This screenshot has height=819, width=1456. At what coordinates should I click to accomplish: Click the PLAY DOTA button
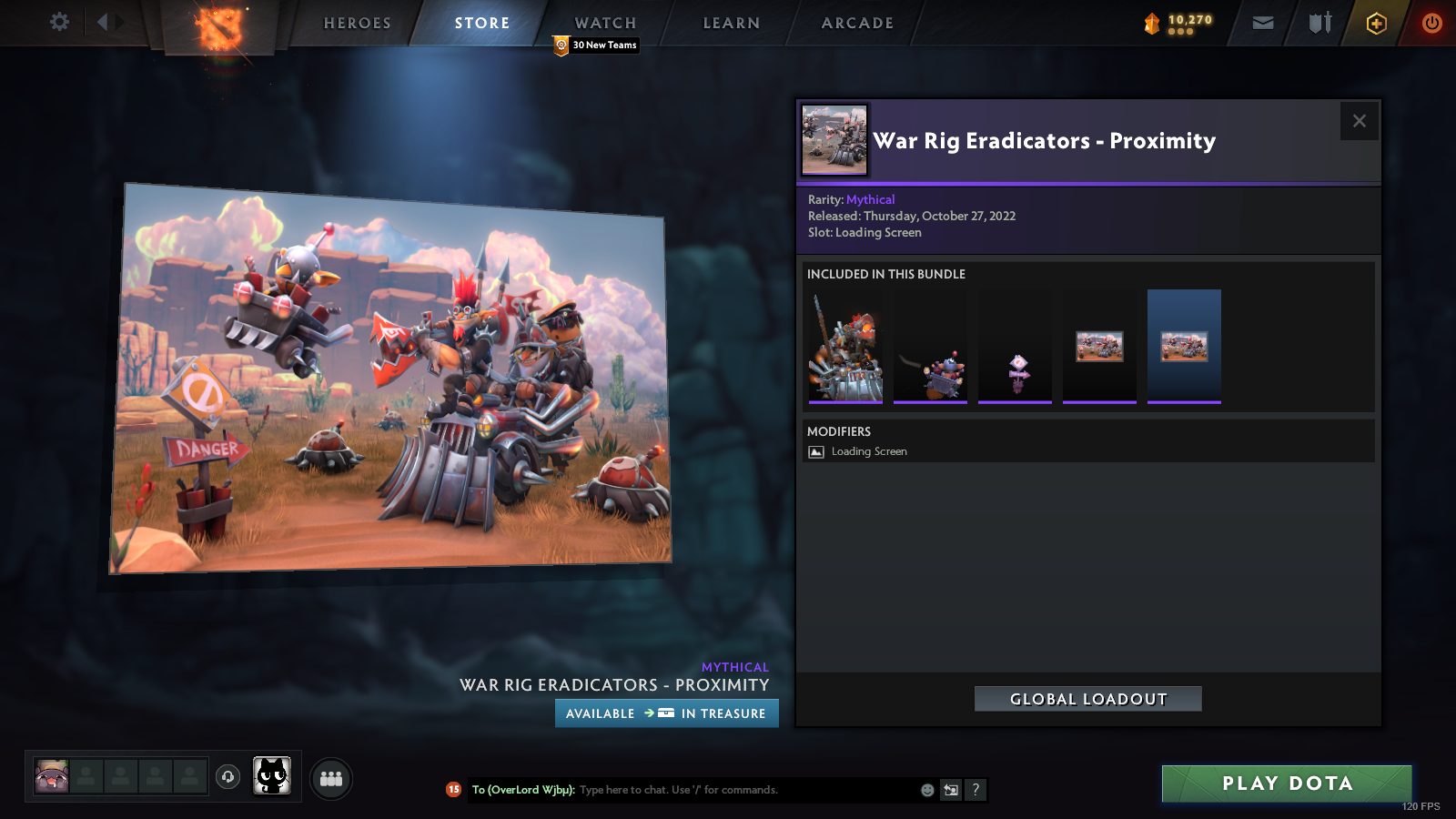pos(1285,784)
